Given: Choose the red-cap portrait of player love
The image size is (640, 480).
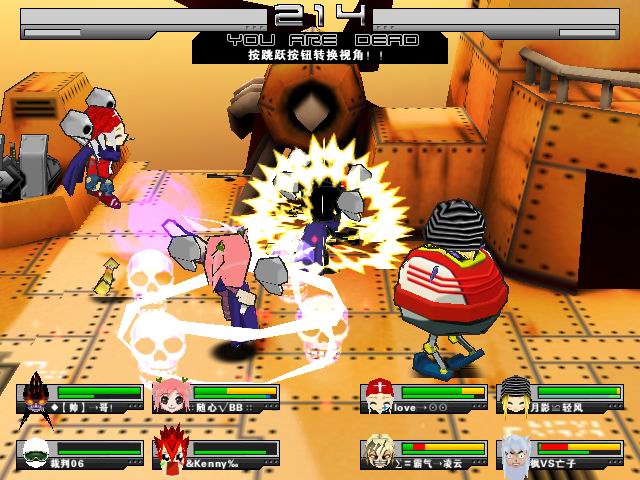Looking at the screenshot, I should pos(376,397).
